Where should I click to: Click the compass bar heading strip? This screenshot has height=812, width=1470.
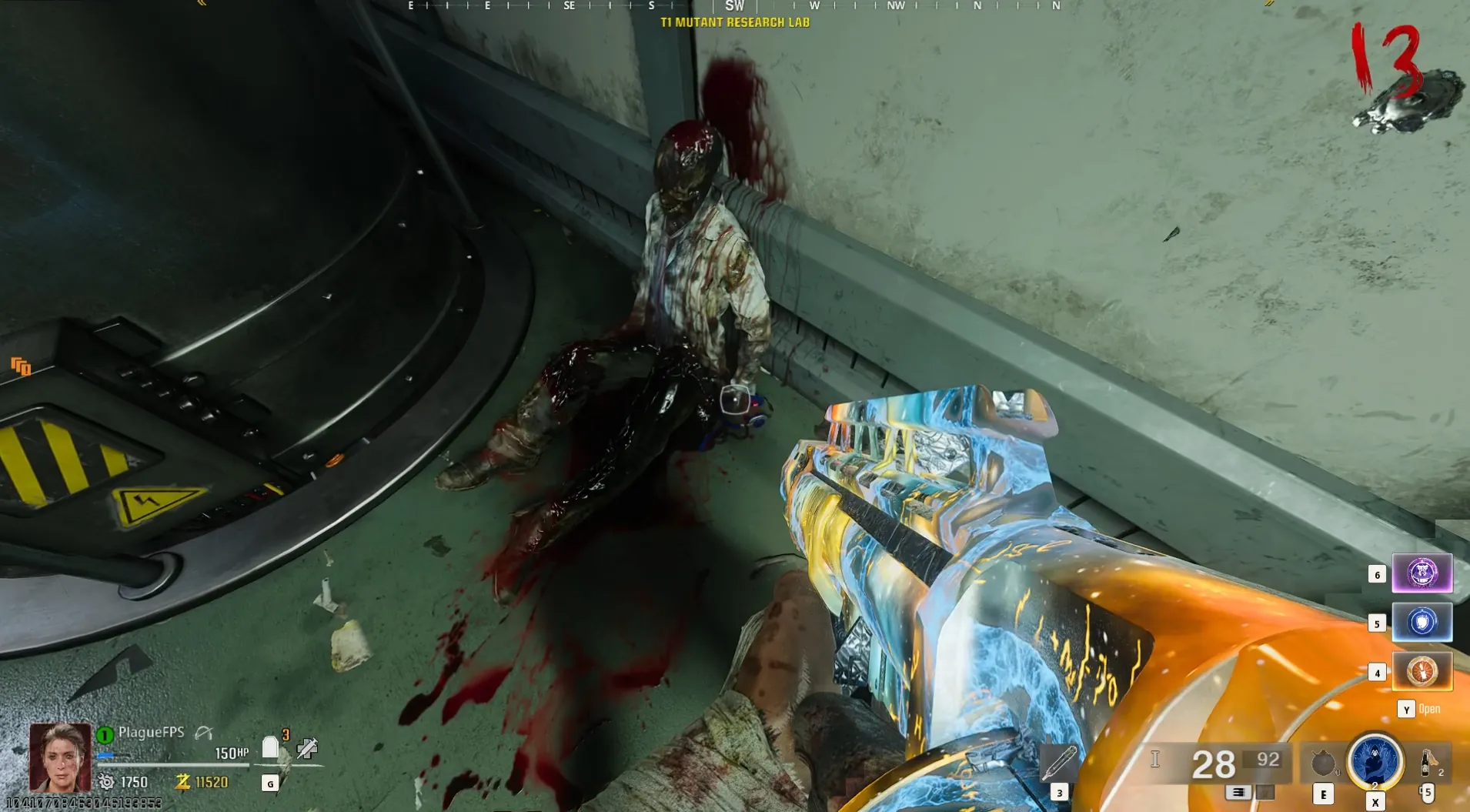pos(734,6)
